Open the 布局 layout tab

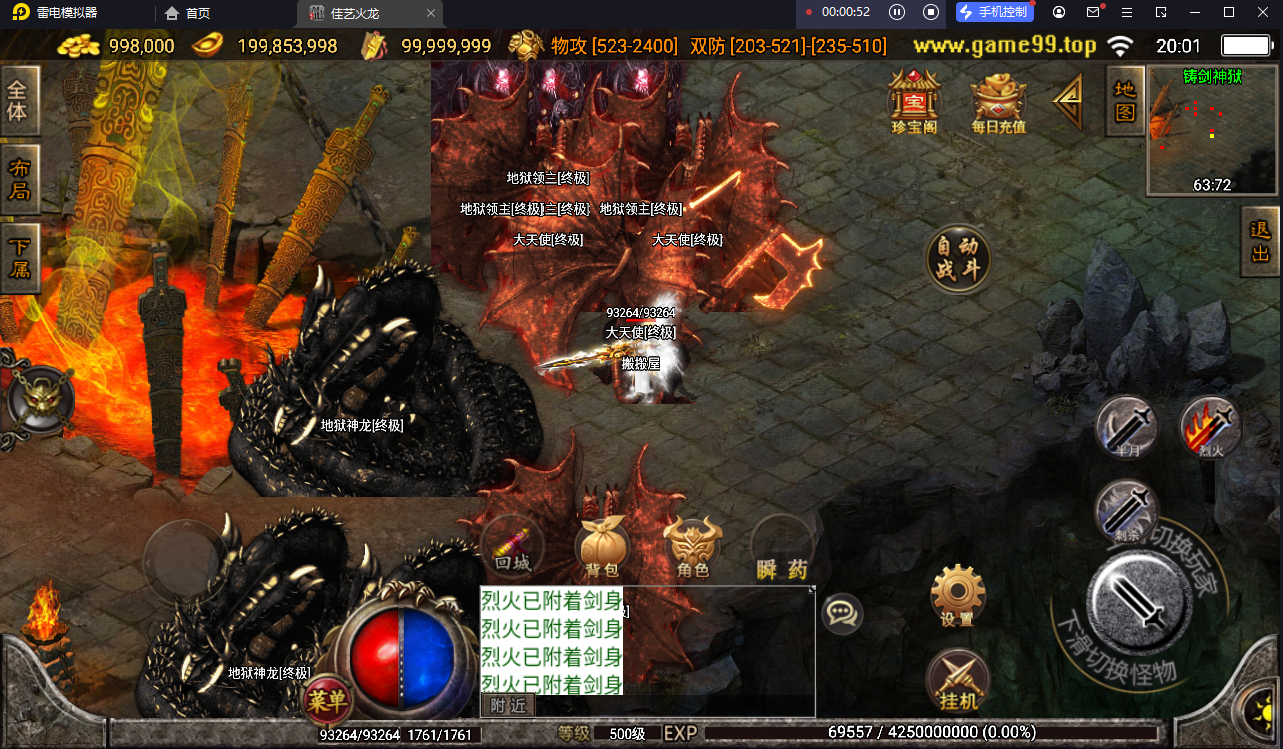pyautogui.click(x=19, y=179)
